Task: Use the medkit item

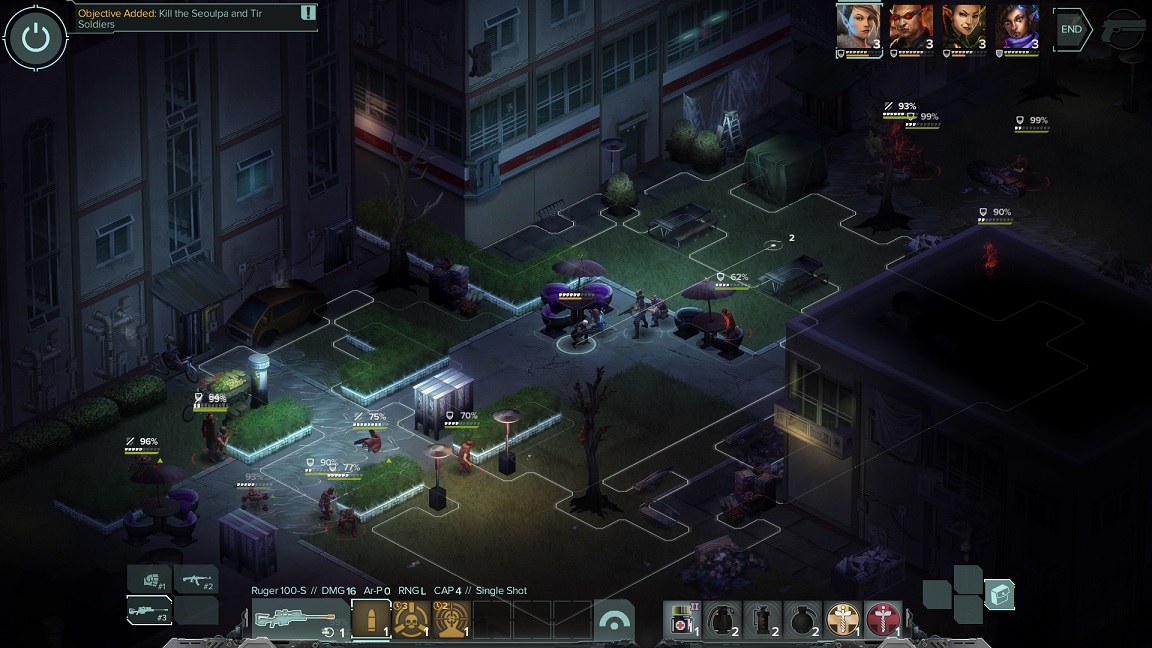Action: (682, 620)
